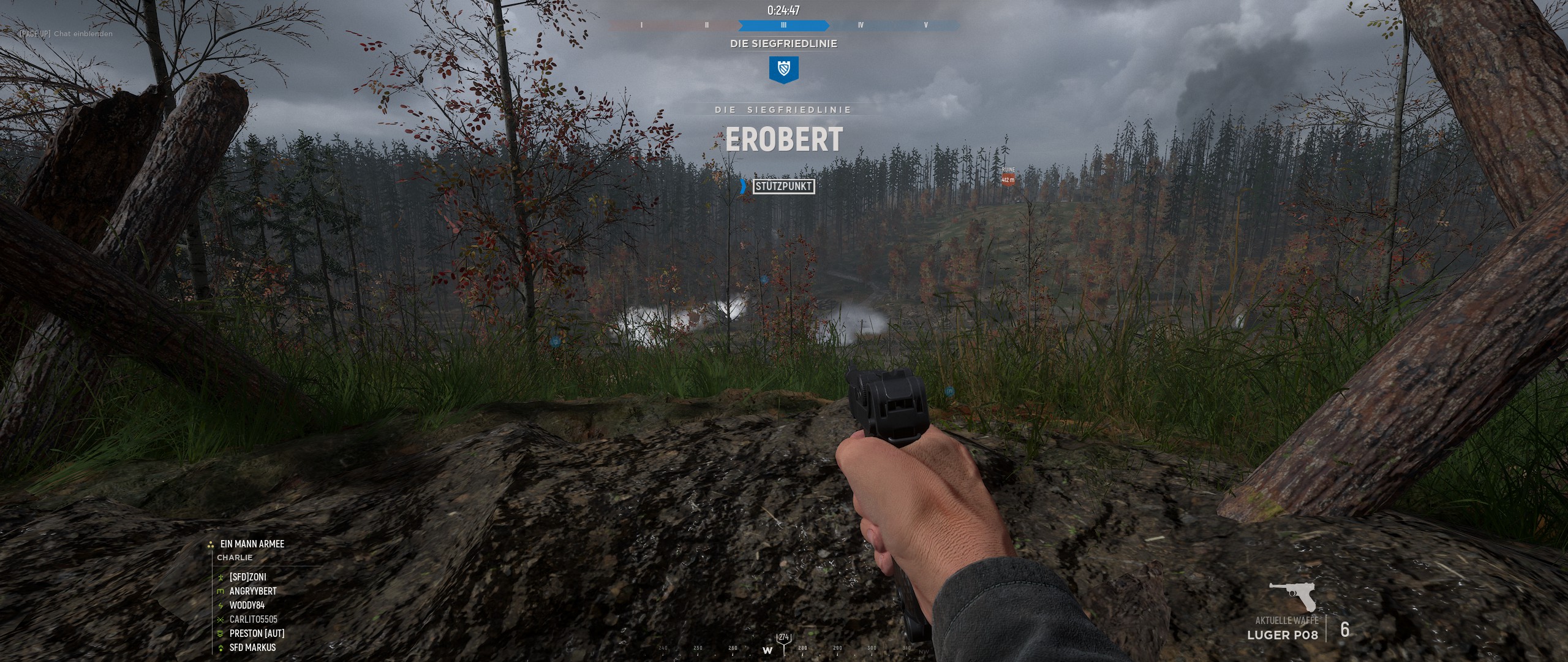Select squad member [SFD]ZONI in the list
The image size is (1568, 662).
pos(247,577)
